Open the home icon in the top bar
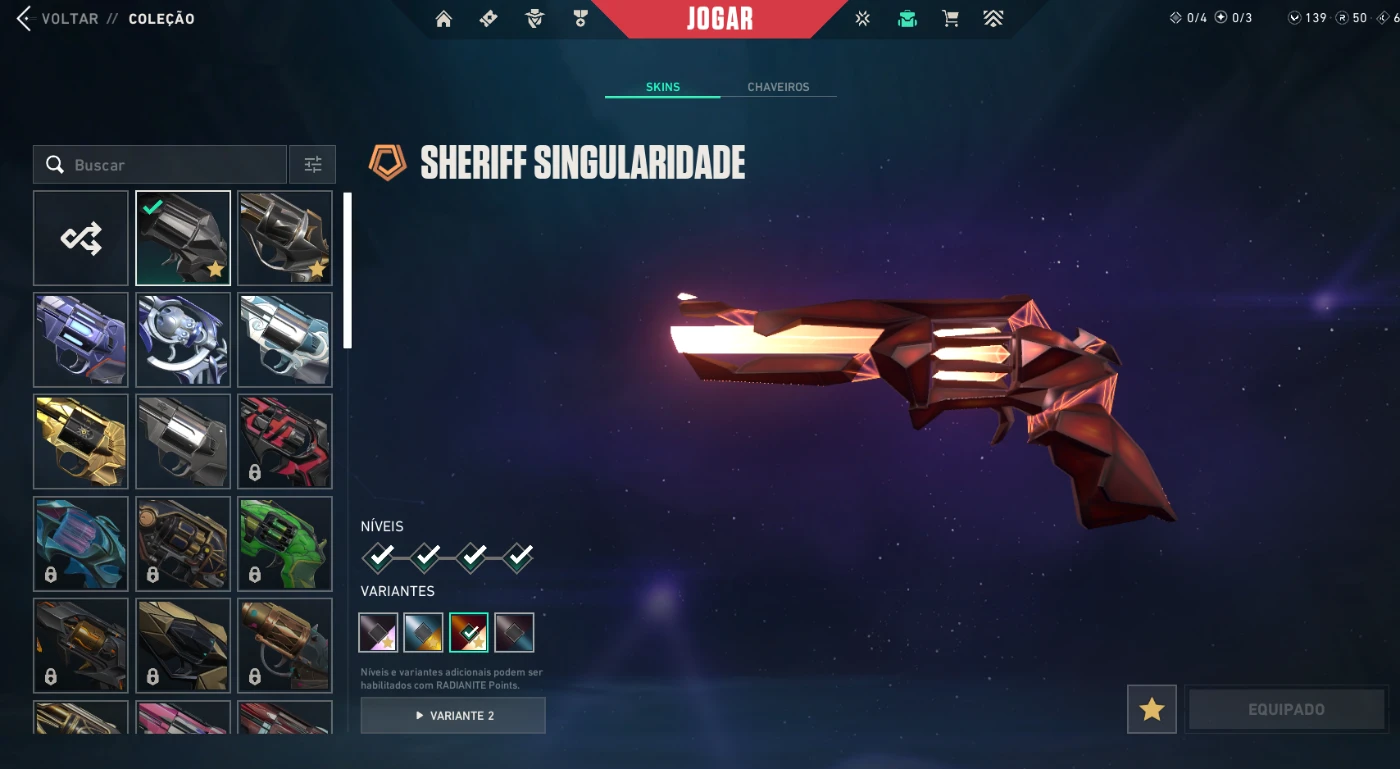 (x=444, y=19)
